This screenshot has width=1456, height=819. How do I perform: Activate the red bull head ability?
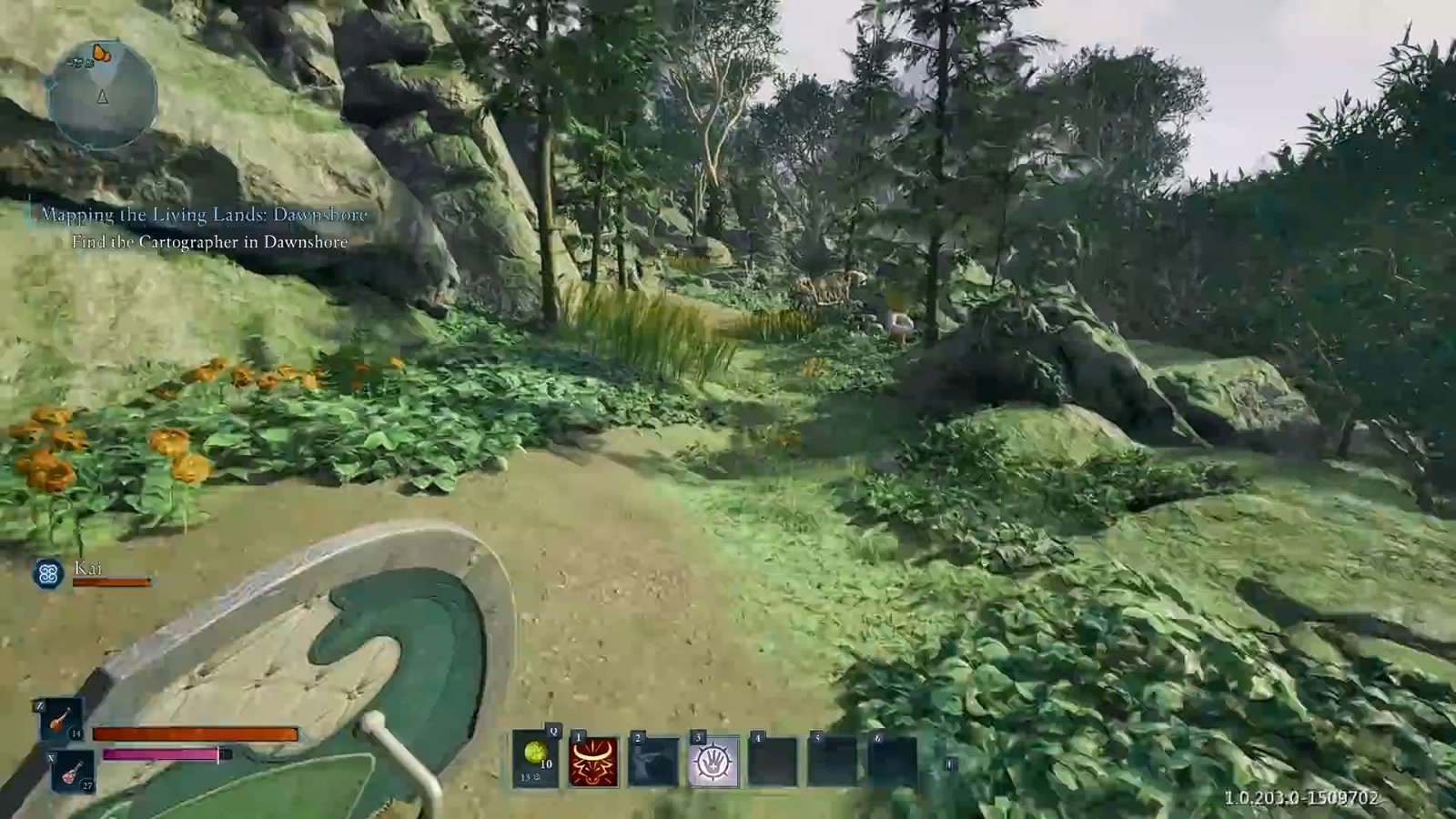593,761
